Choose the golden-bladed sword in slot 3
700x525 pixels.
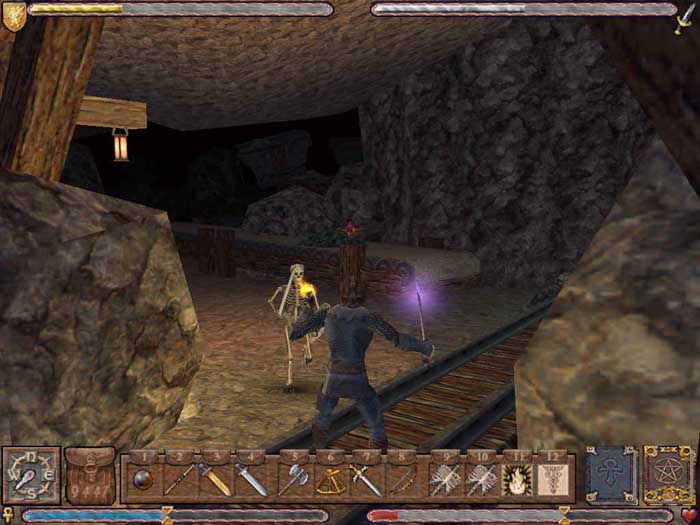(x=216, y=479)
